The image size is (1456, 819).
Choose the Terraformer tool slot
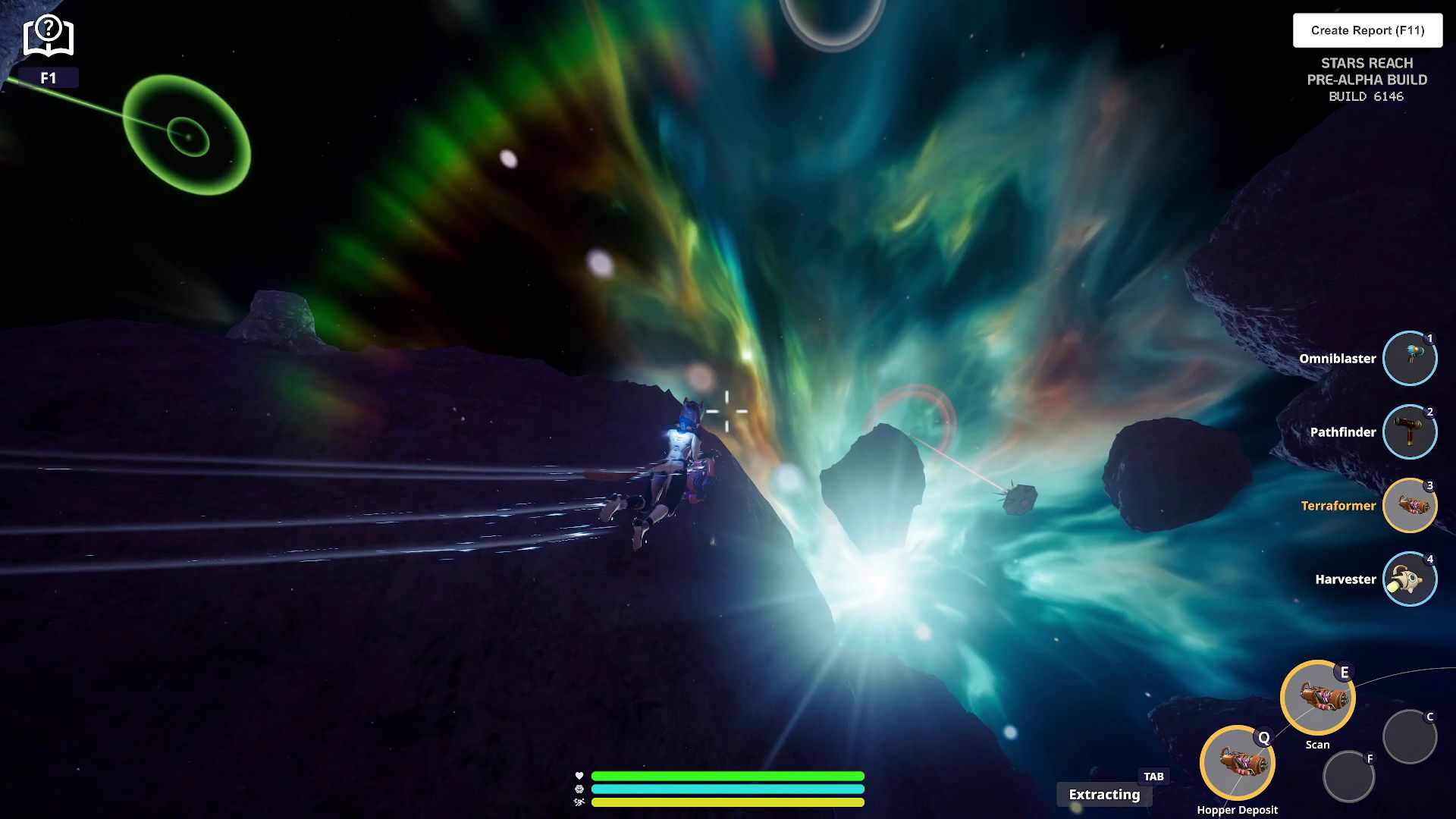point(1409,506)
